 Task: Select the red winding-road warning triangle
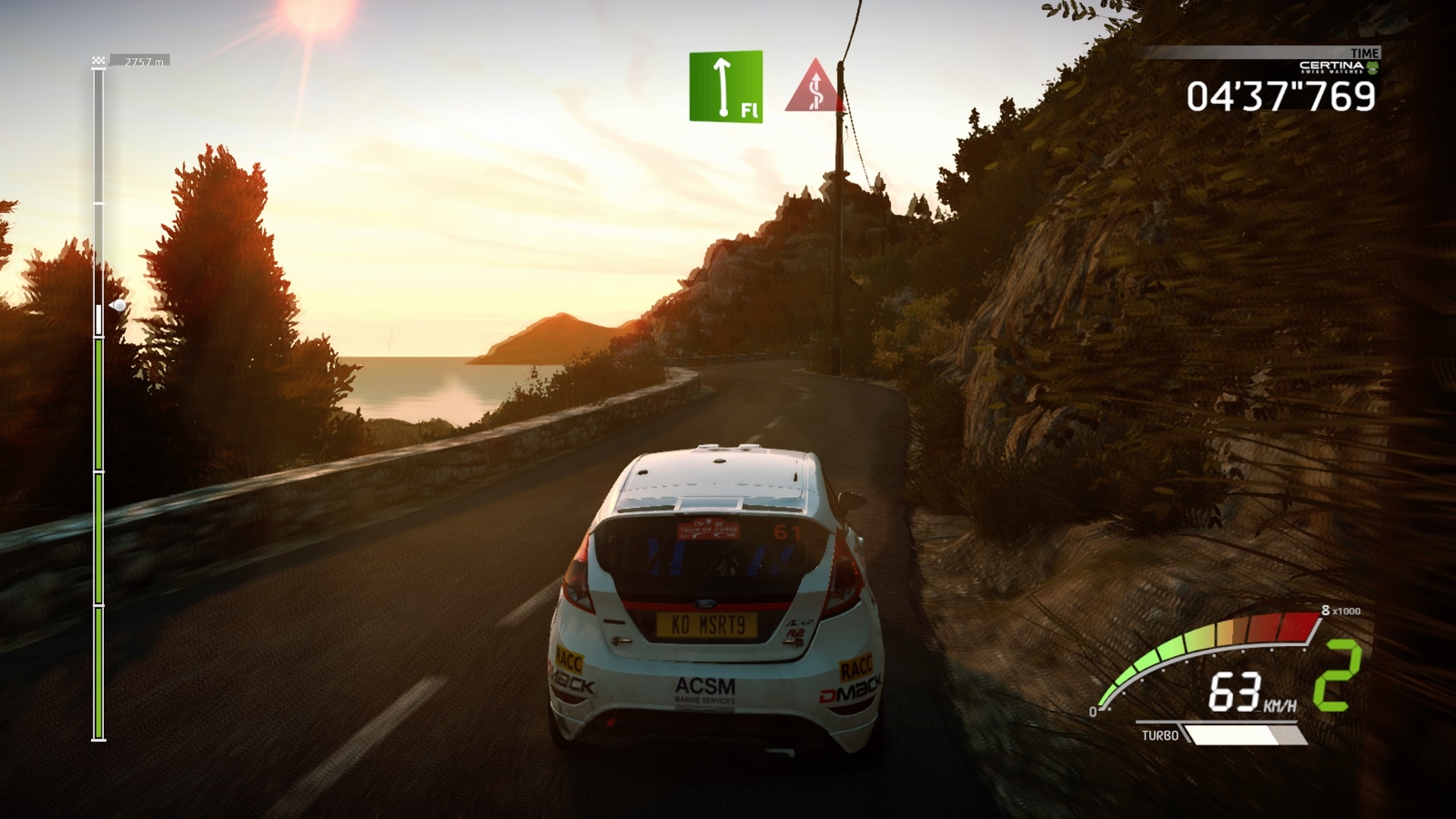click(814, 88)
